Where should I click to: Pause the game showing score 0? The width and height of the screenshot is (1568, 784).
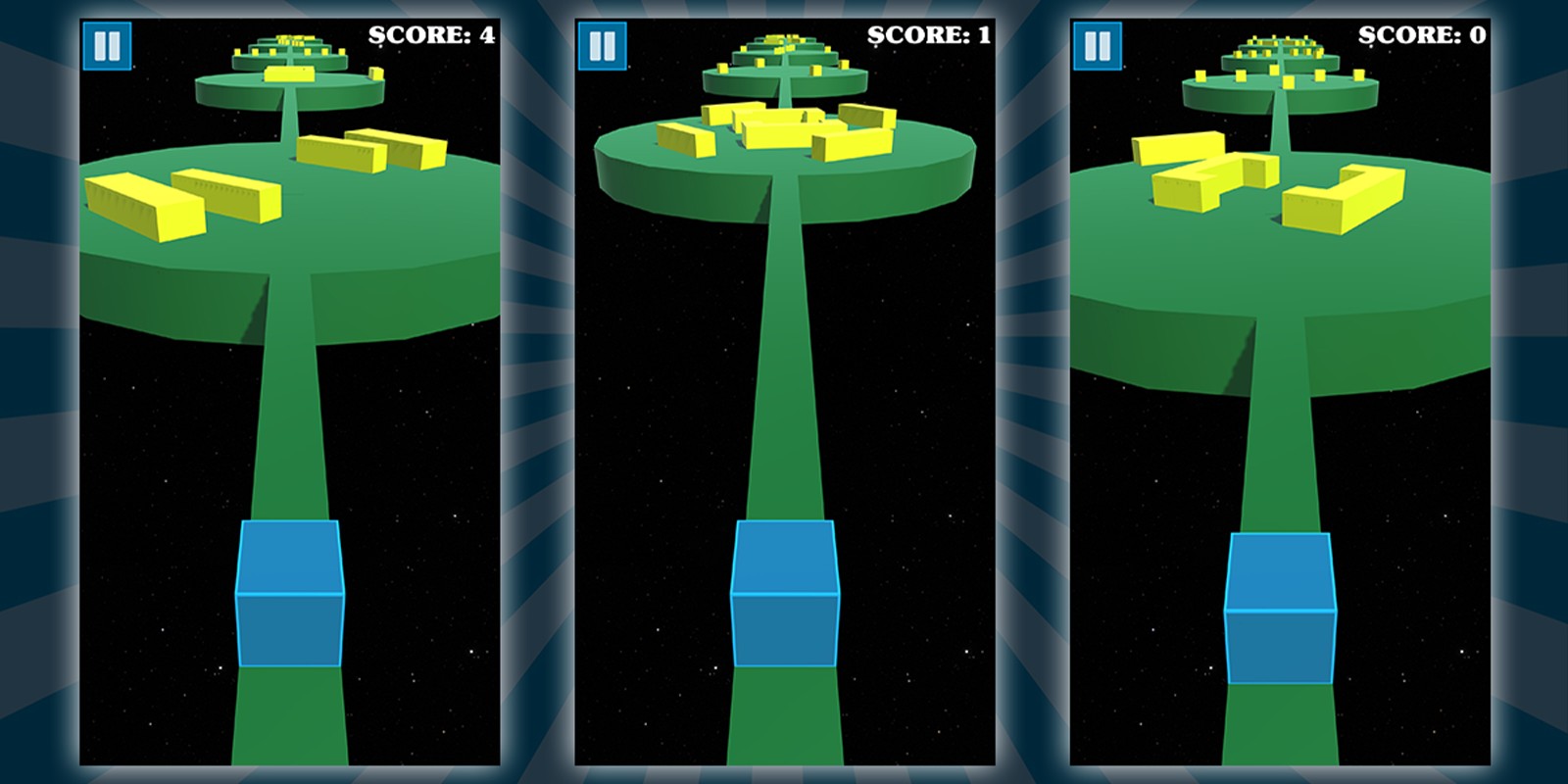1098,46
